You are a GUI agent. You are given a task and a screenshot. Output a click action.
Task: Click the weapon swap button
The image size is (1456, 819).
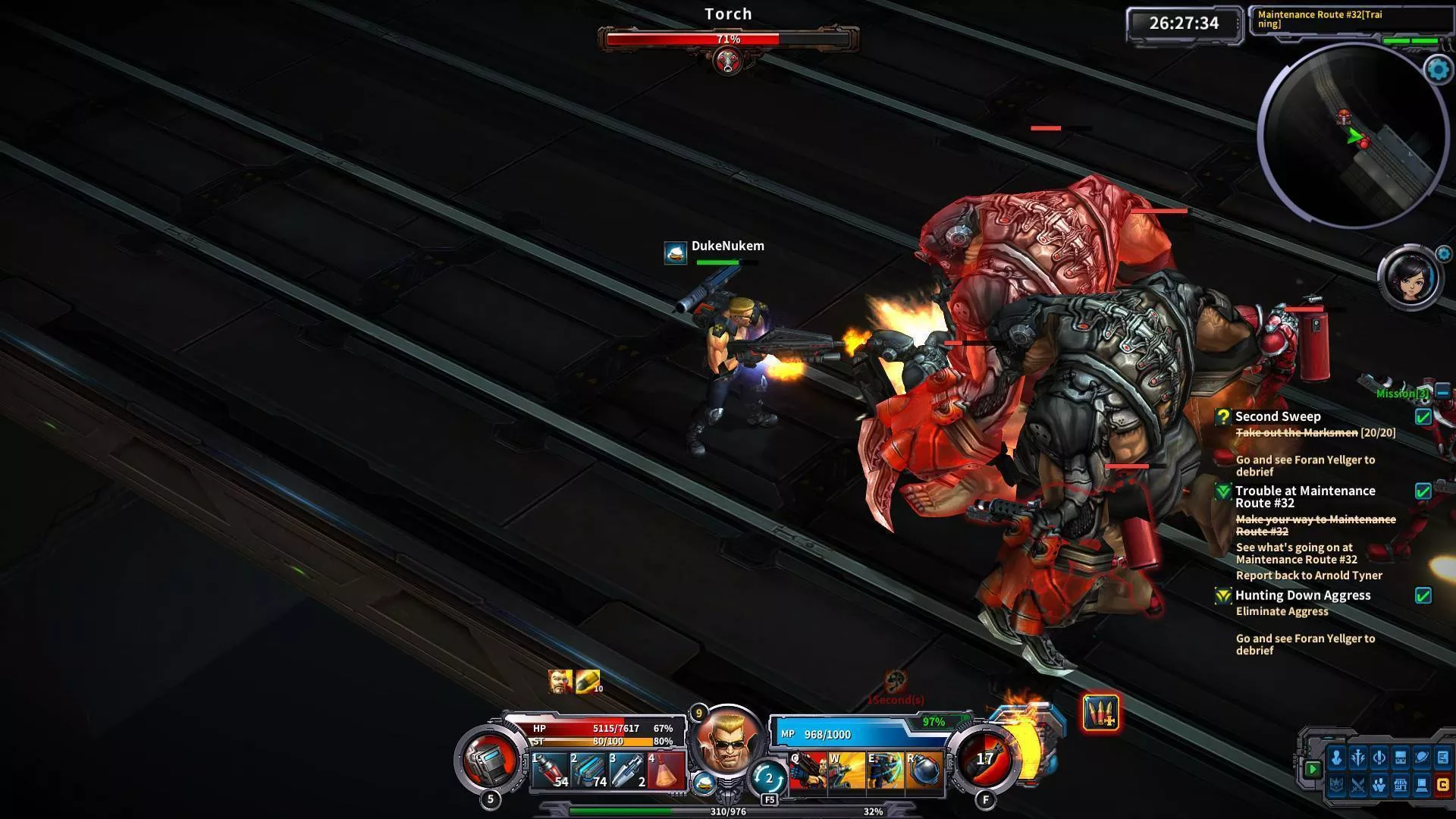pyautogui.click(x=767, y=778)
